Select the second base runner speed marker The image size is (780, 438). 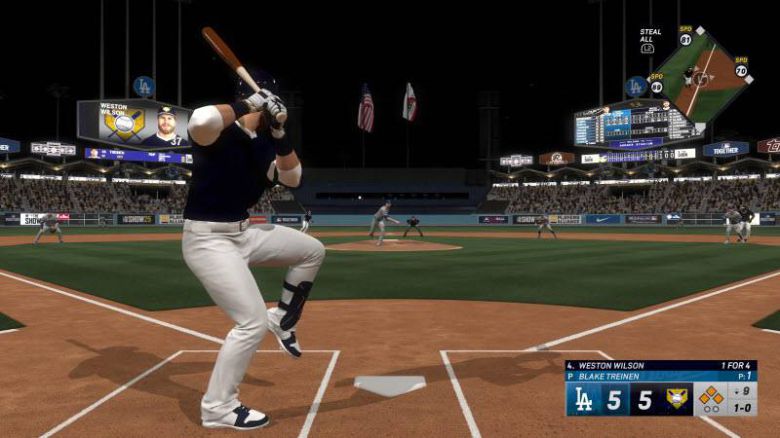pyautogui.click(x=685, y=39)
